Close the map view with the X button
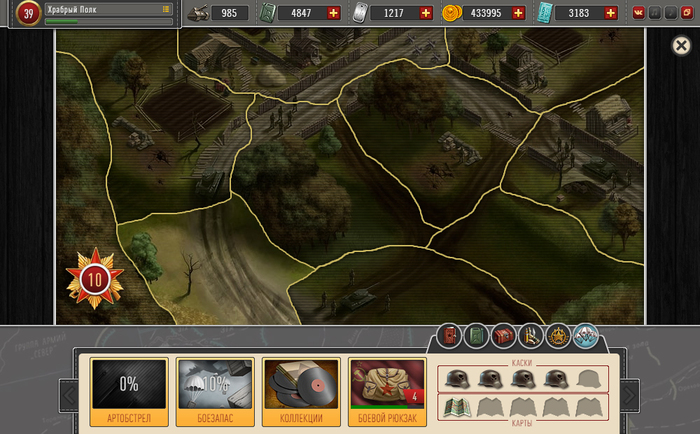The image size is (700, 434). [x=682, y=46]
